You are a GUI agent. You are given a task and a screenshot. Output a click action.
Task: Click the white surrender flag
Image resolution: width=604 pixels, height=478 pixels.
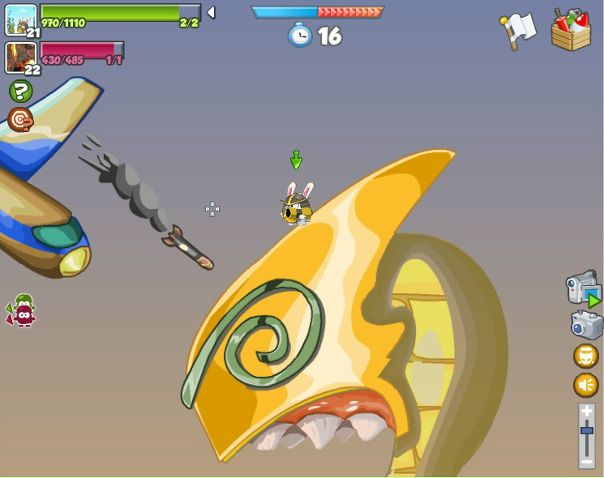pos(518,31)
